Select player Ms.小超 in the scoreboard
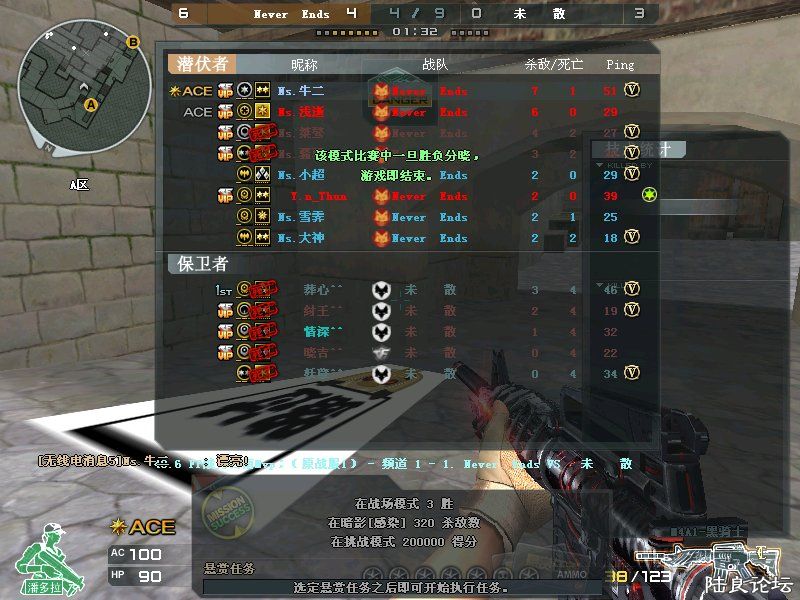This screenshot has width=800, height=600. (x=300, y=175)
